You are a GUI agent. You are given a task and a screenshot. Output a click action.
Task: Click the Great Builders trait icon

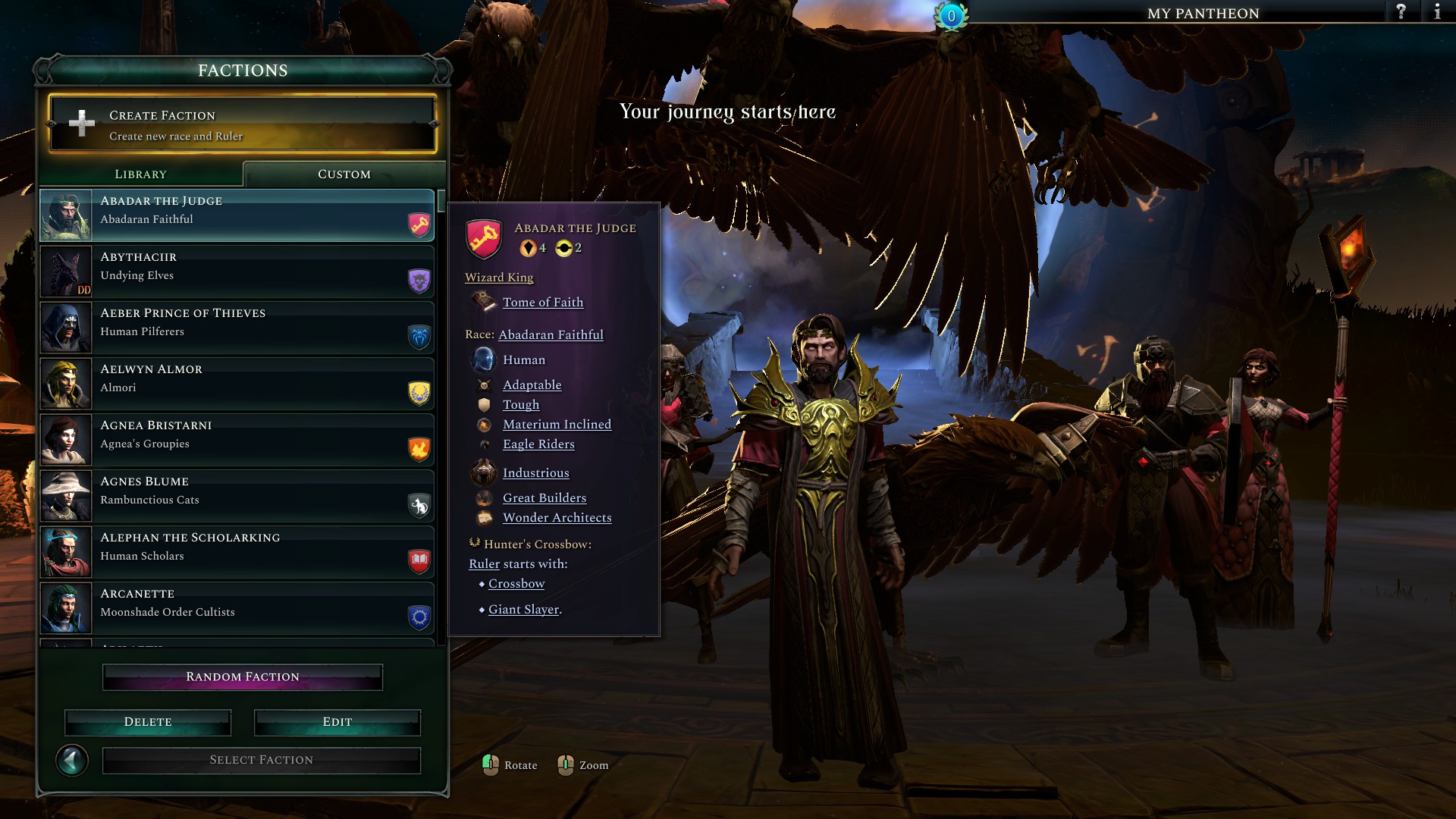[484, 498]
